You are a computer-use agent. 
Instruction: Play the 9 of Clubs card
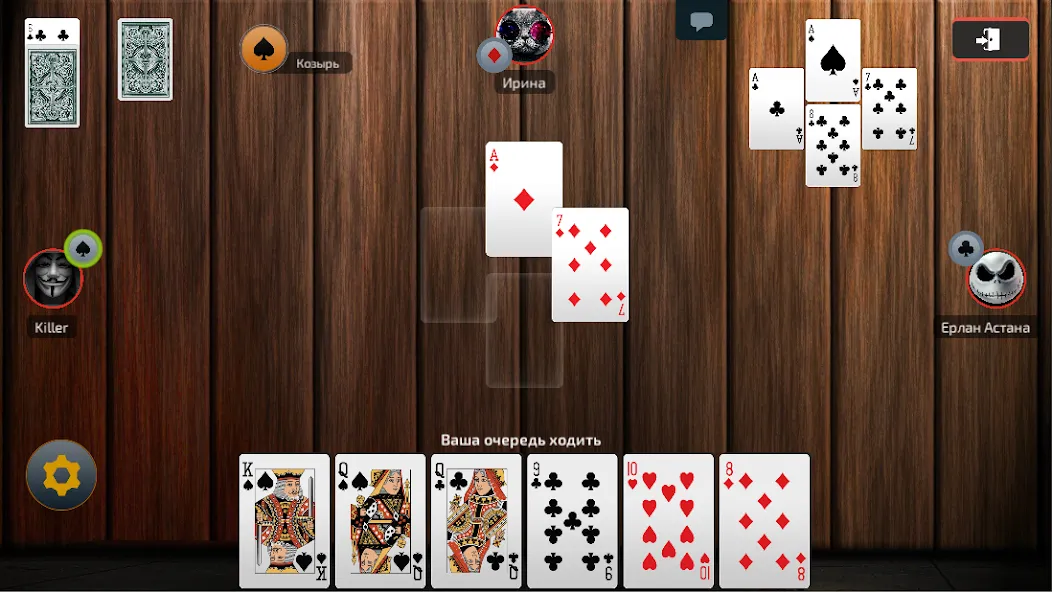(572, 520)
